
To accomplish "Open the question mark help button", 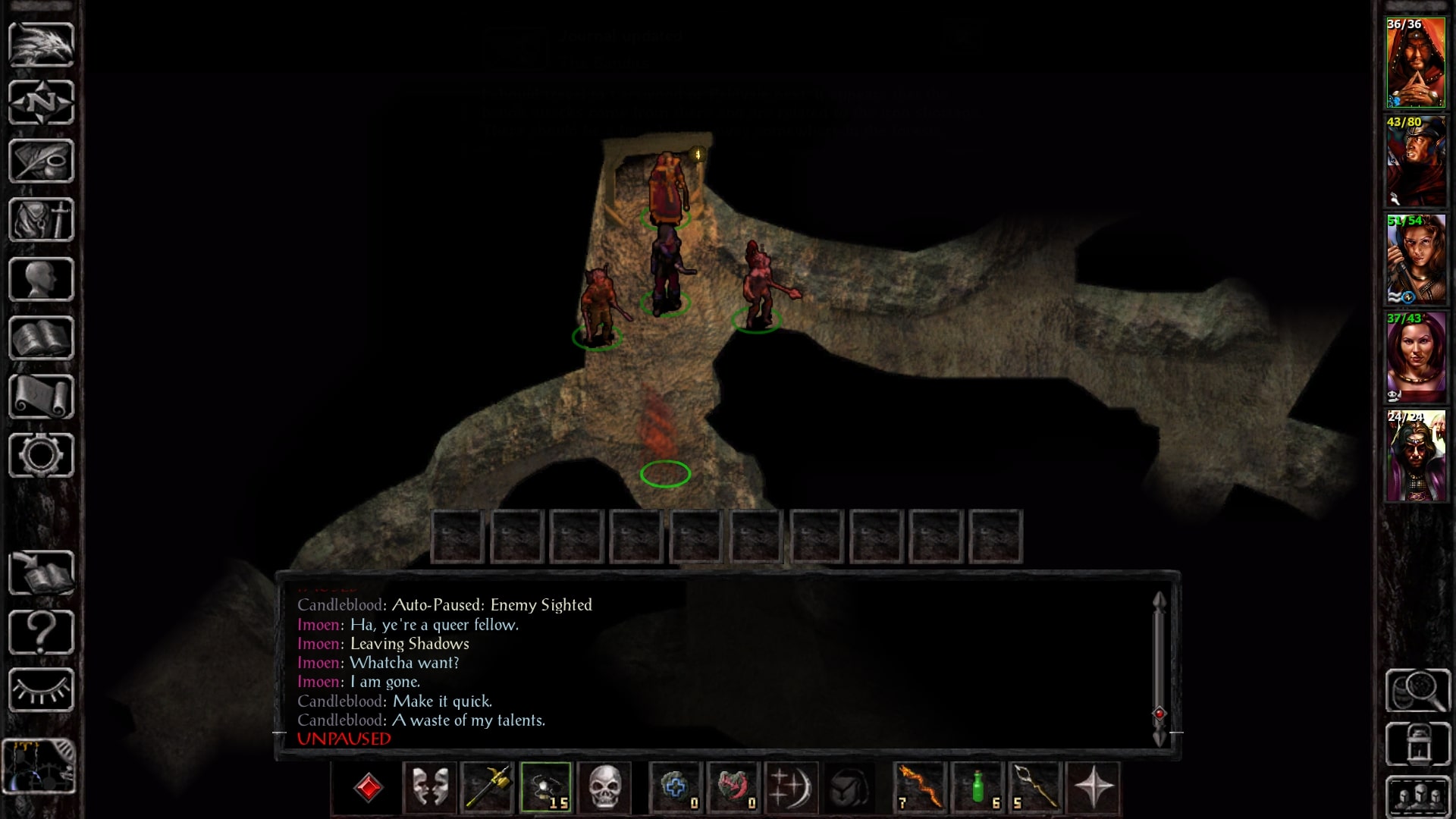I will point(41,632).
